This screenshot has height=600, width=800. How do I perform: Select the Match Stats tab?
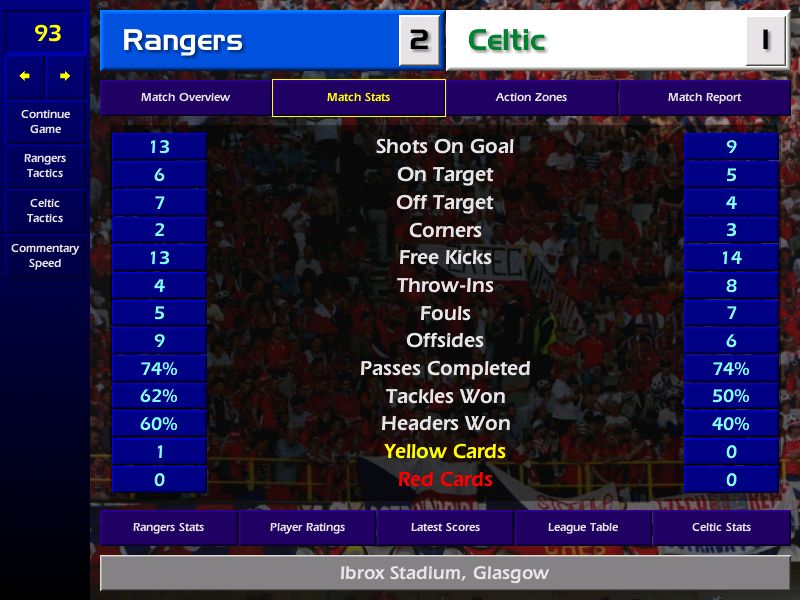click(x=358, y=98)
